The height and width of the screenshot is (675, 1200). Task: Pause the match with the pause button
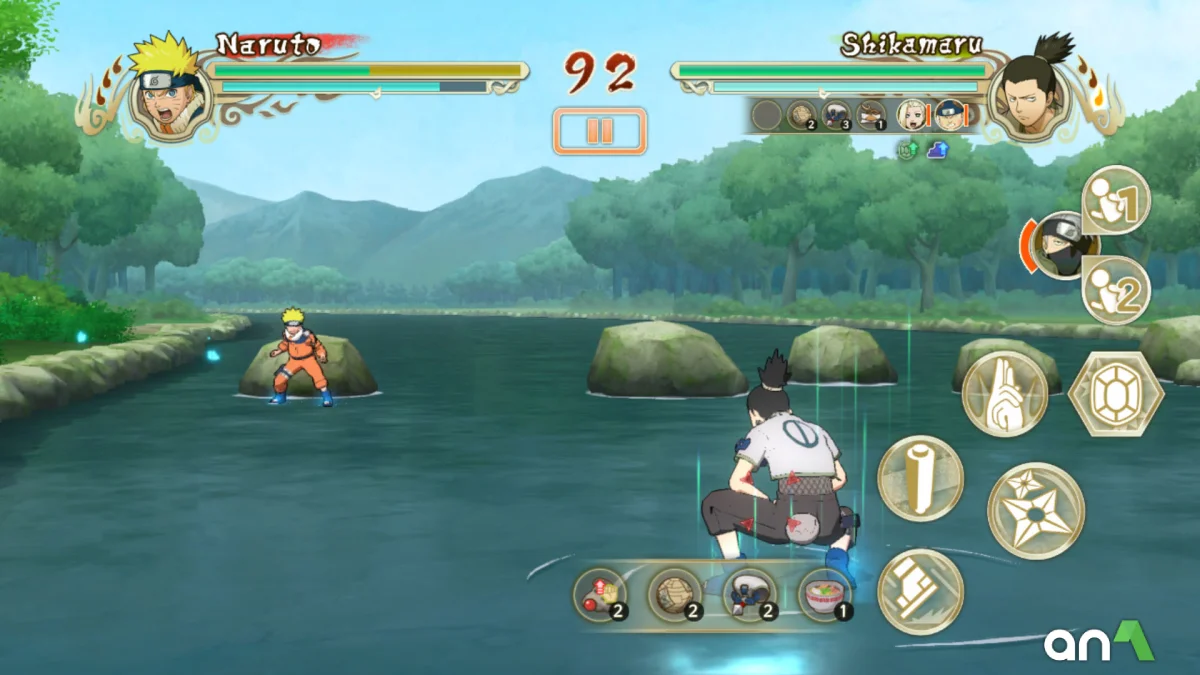click(599, 131)
